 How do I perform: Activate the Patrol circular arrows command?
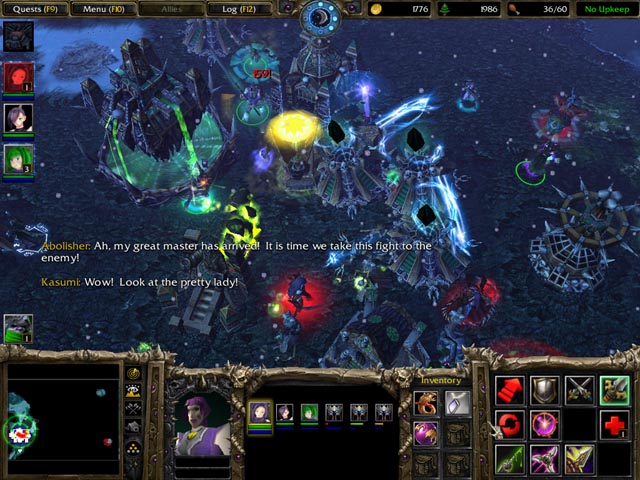coord(510,424)
